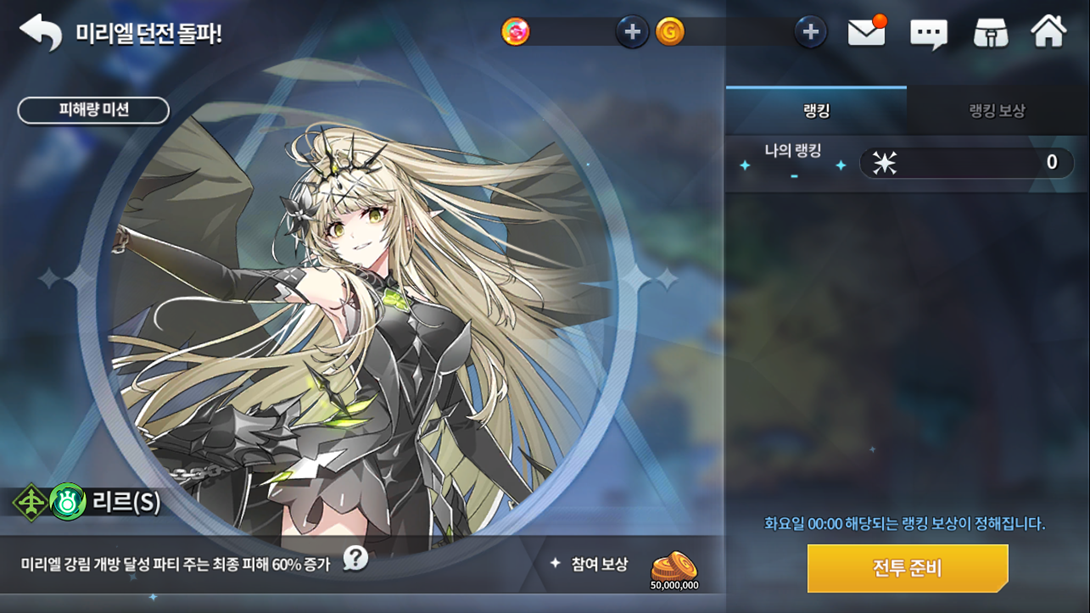Click the 전투 준비 battle prep button
The height and width of the screenshot is (613, 1090).
pyautogui.click(x=907, y=568)
